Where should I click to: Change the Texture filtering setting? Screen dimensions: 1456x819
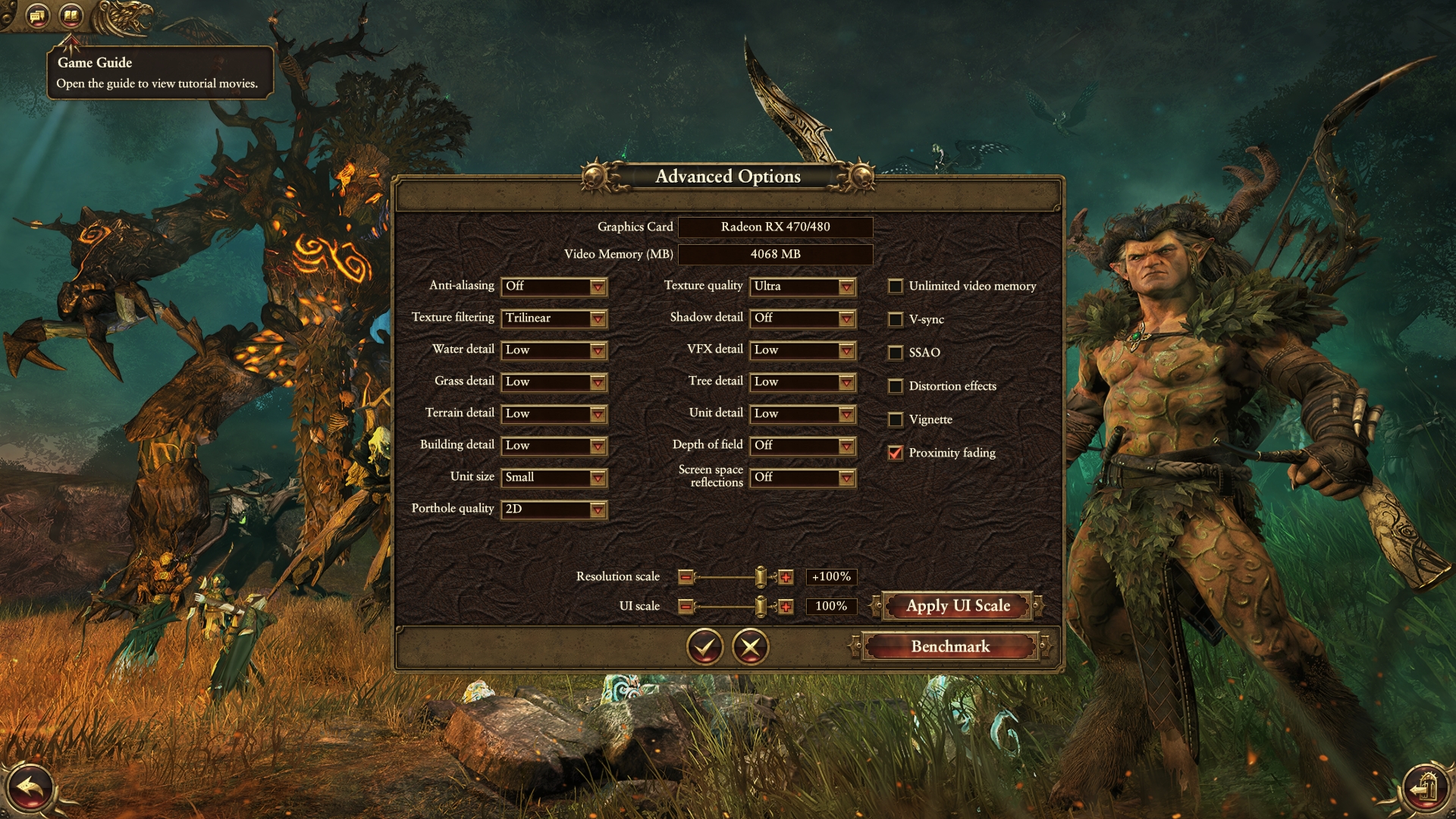click(554, 318)
